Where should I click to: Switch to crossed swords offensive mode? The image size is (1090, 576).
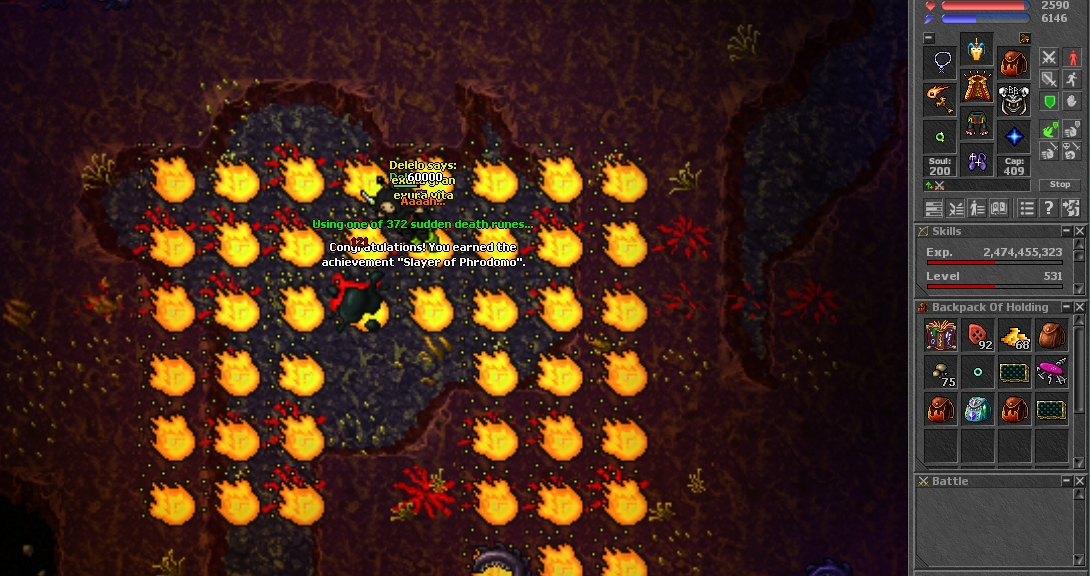pyautogui.click(x=1049, y=57)
